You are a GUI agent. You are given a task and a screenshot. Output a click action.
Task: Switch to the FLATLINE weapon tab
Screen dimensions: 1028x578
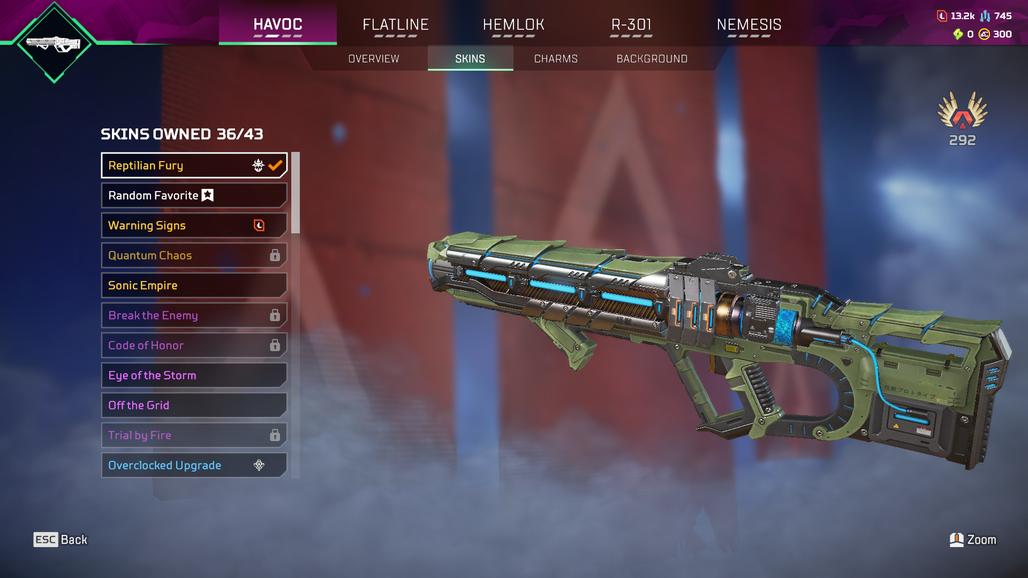(x=395, y=25)
